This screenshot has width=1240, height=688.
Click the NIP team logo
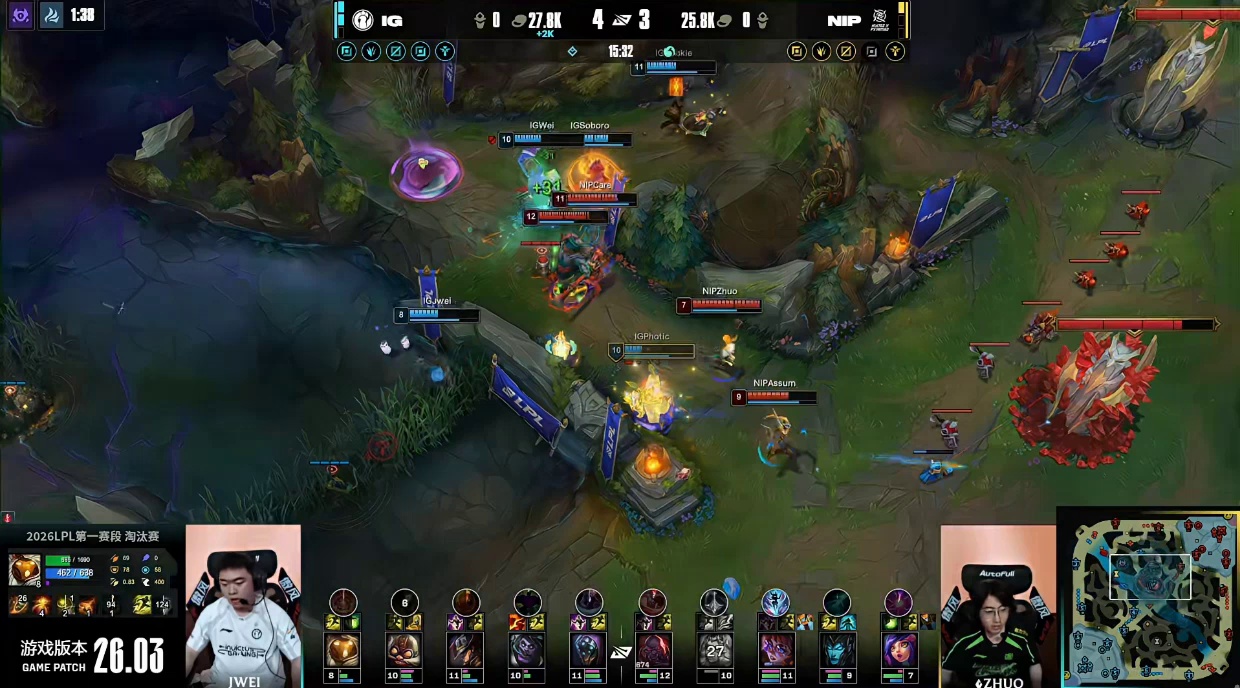[x=880, y=20]
